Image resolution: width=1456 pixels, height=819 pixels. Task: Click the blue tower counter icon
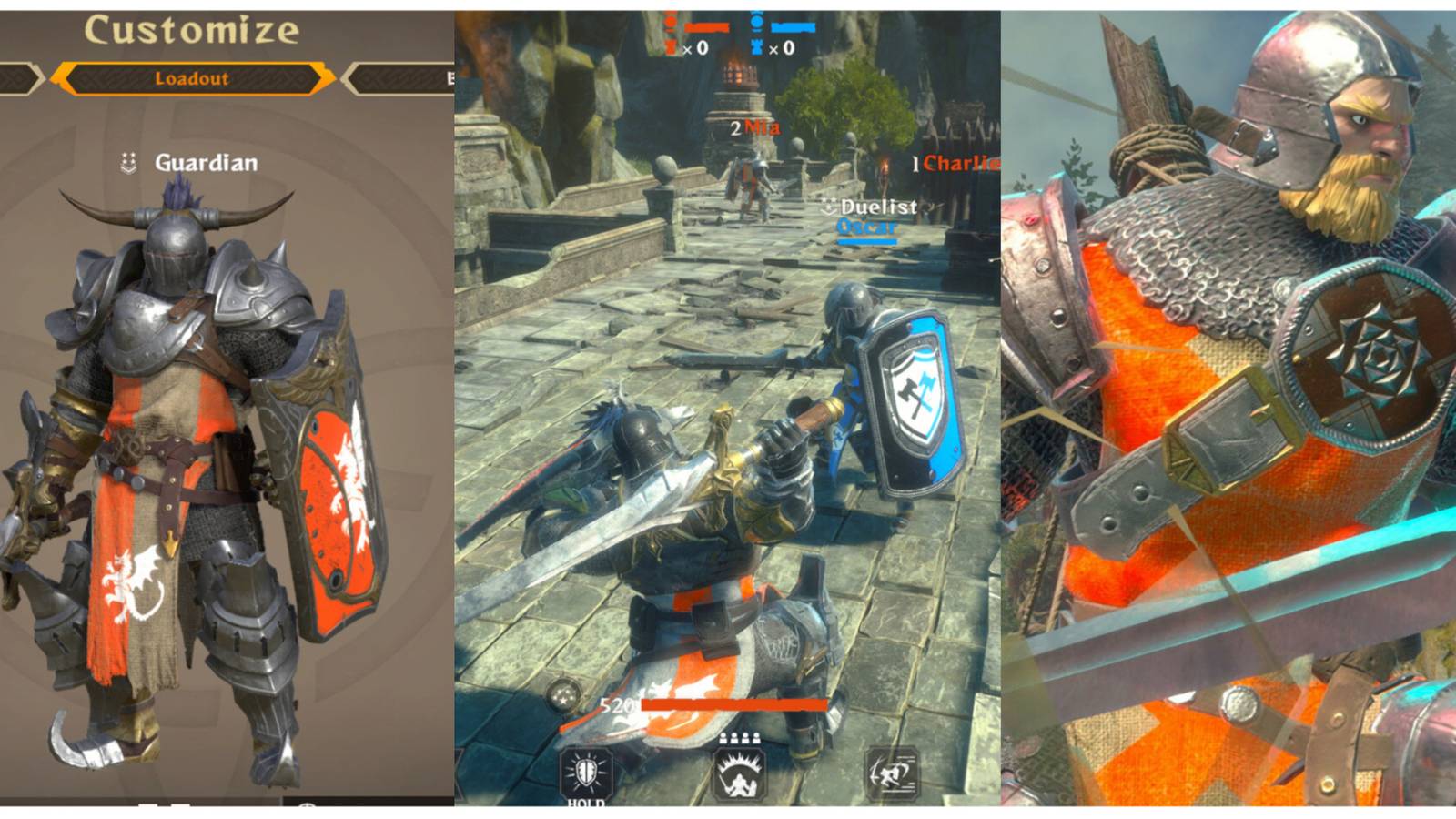point(759,47)
